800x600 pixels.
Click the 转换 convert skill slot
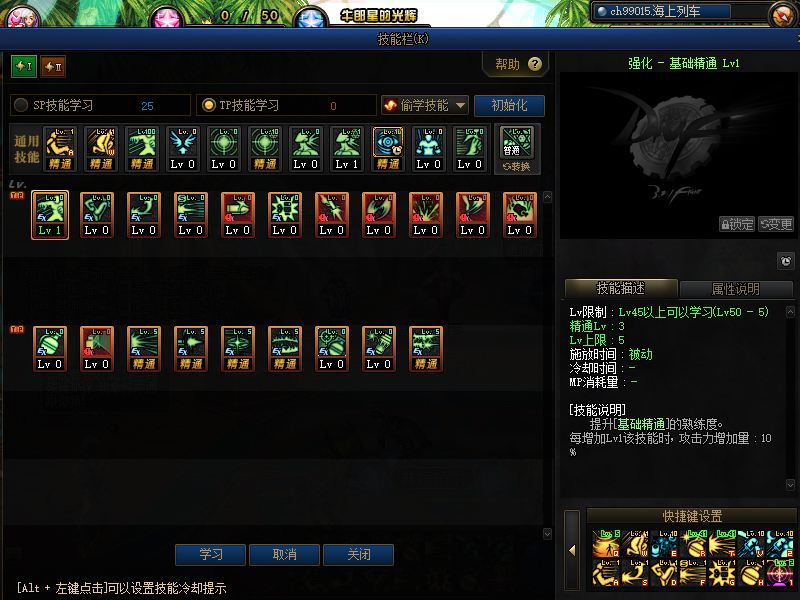click(517, 149)
